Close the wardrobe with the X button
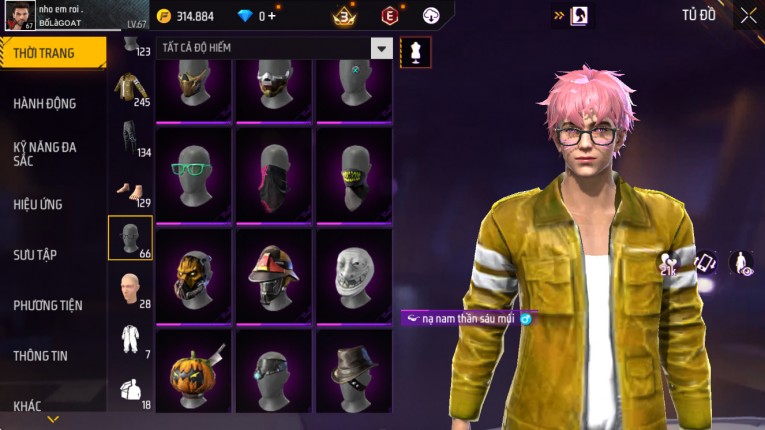Screen dimensions: 765x430 [x=748, y=15]
